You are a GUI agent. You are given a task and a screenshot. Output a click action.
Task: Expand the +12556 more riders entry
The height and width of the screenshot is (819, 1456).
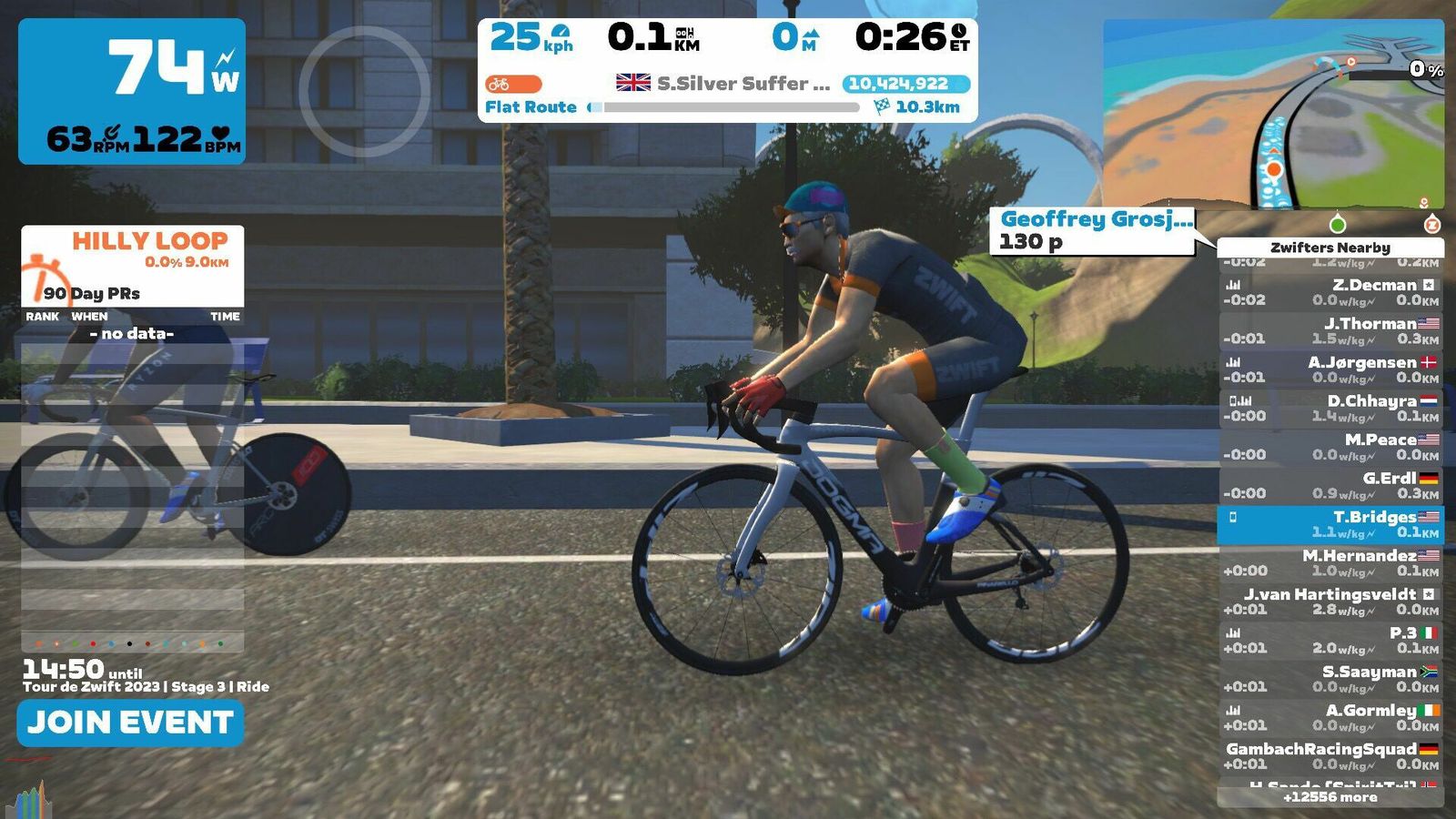point(1330,797)
